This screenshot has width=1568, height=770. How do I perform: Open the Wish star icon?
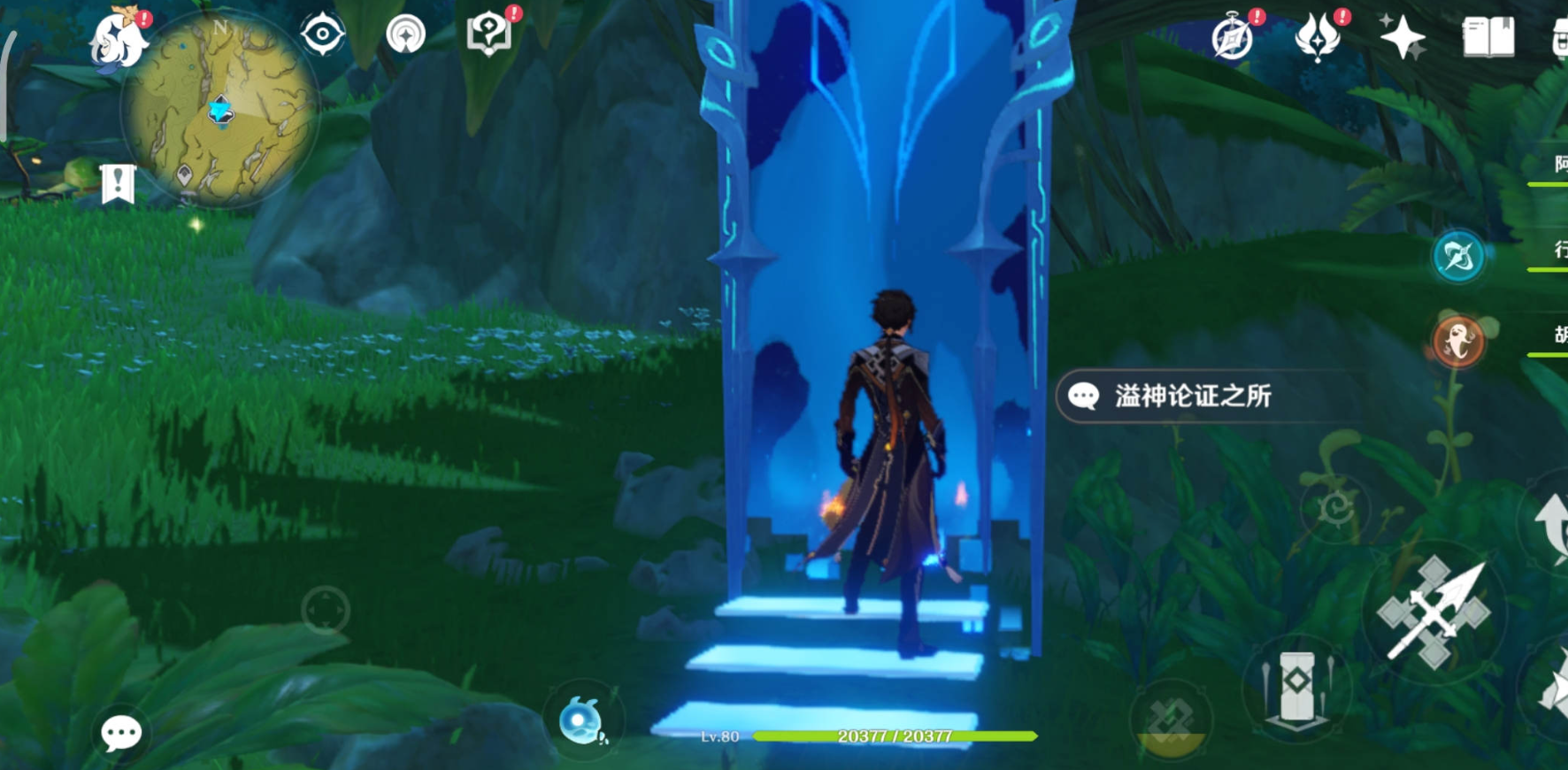point(1403,38)
